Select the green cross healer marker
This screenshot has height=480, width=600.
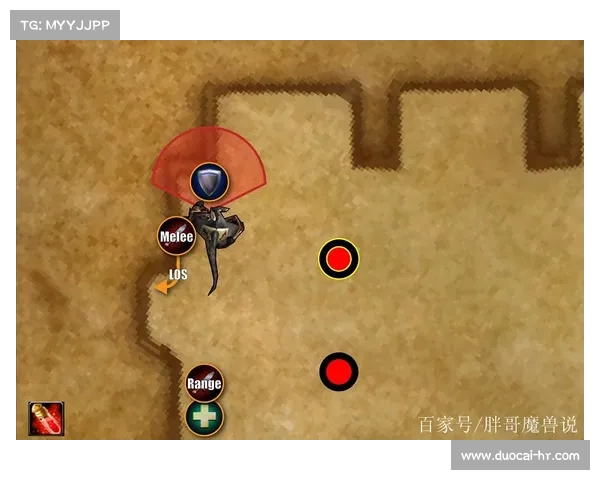click(204, 417)
